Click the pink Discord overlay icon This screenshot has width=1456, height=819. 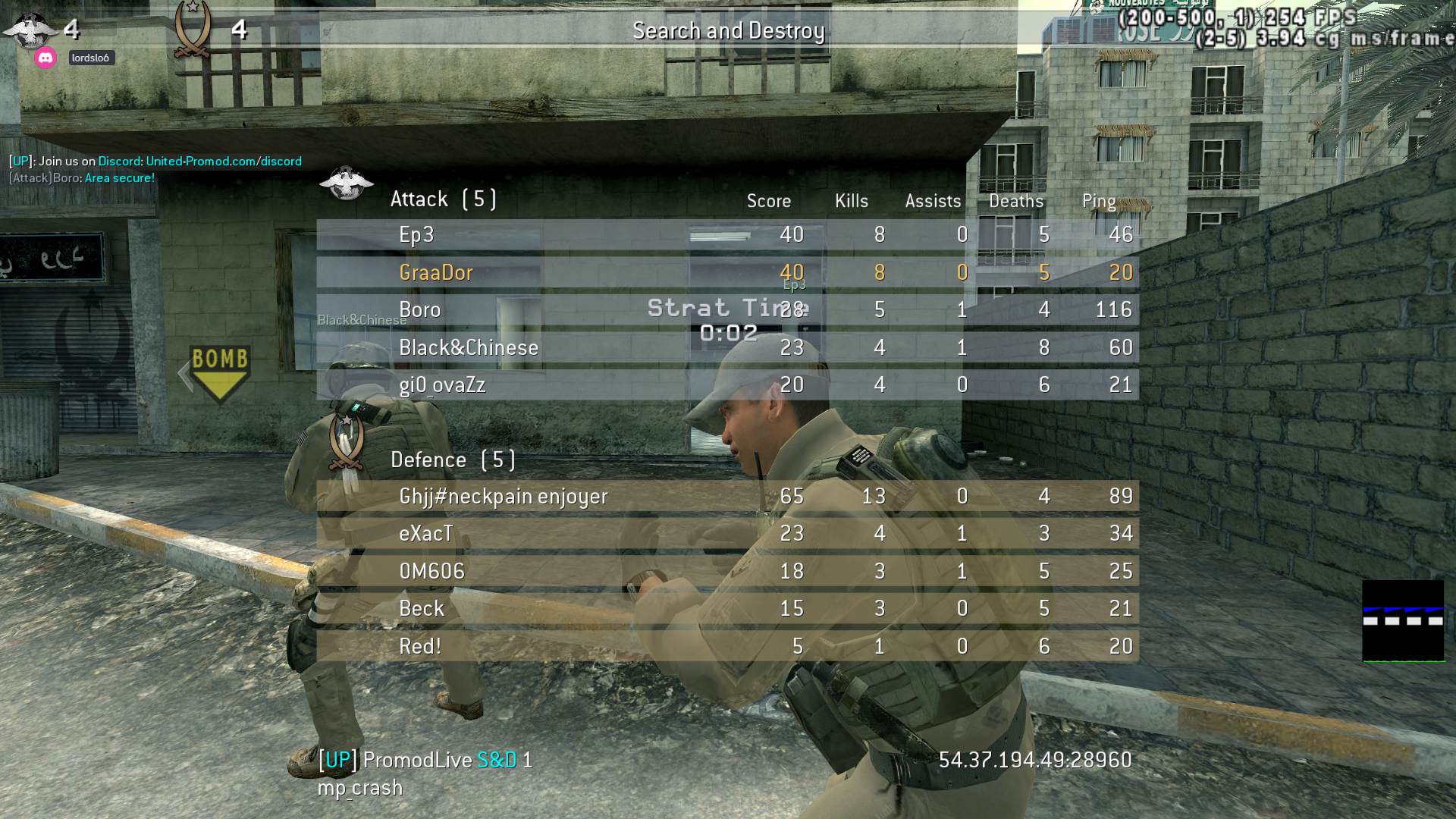45,58
